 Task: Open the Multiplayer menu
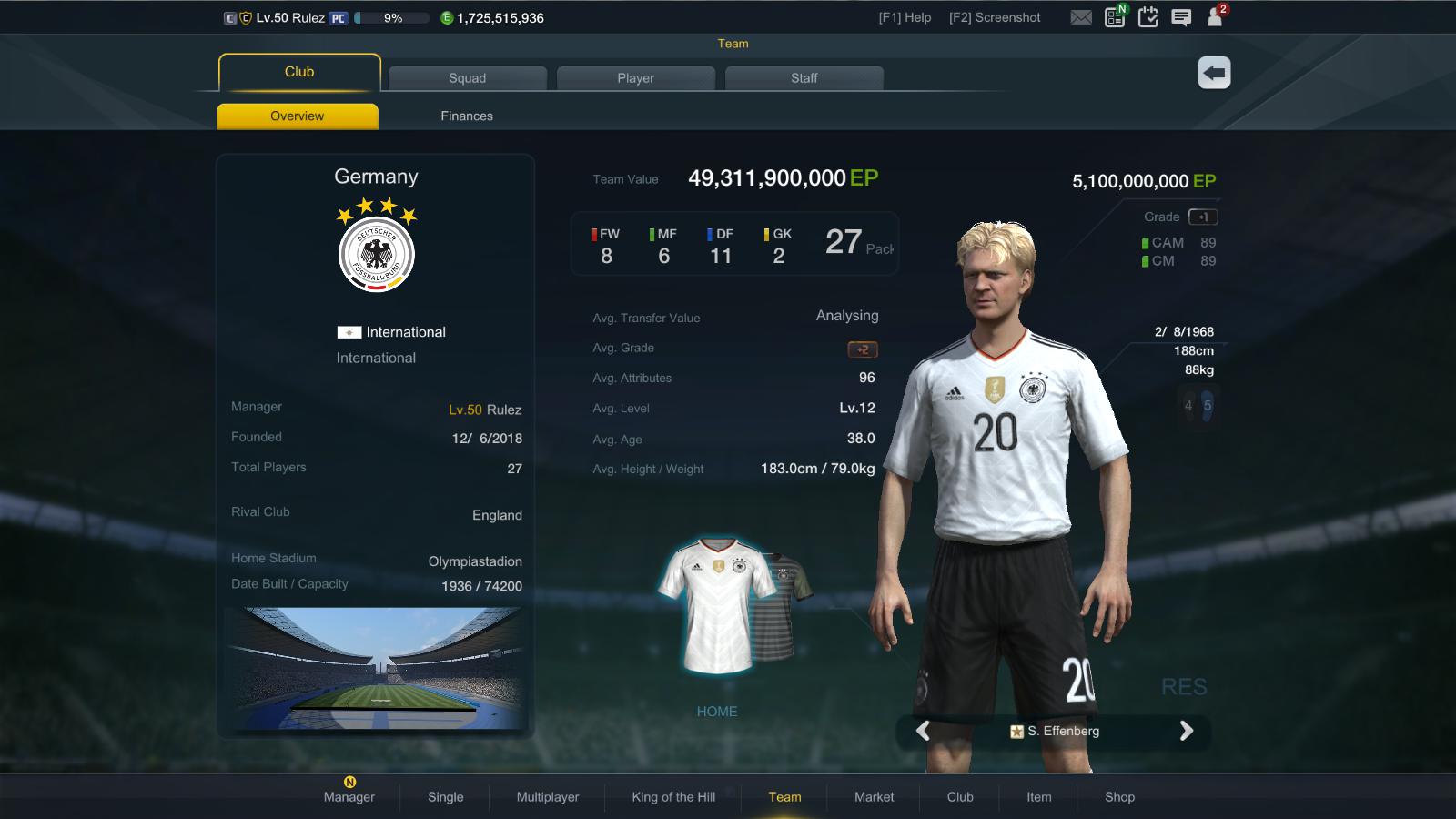[548, 796]
